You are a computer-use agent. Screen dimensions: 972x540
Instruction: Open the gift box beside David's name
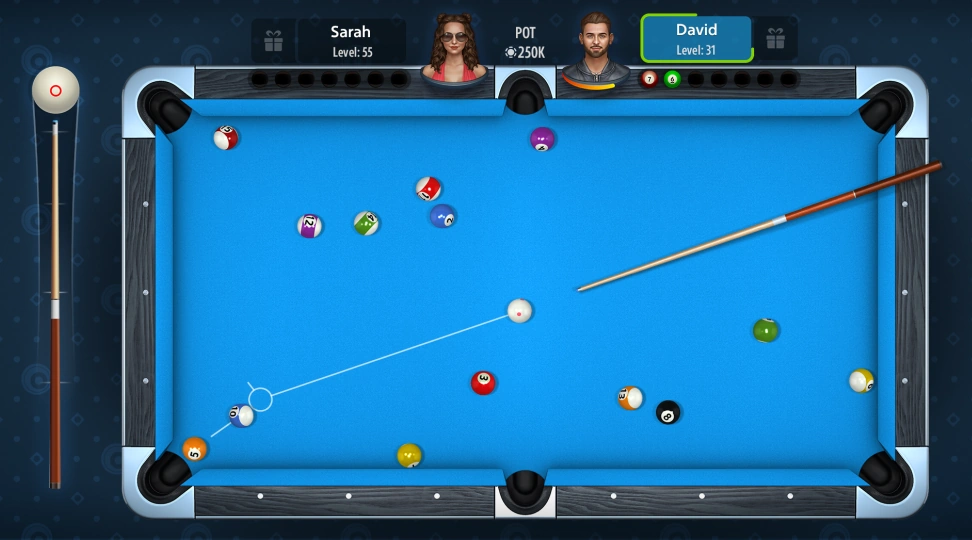[x=775, y=39]
